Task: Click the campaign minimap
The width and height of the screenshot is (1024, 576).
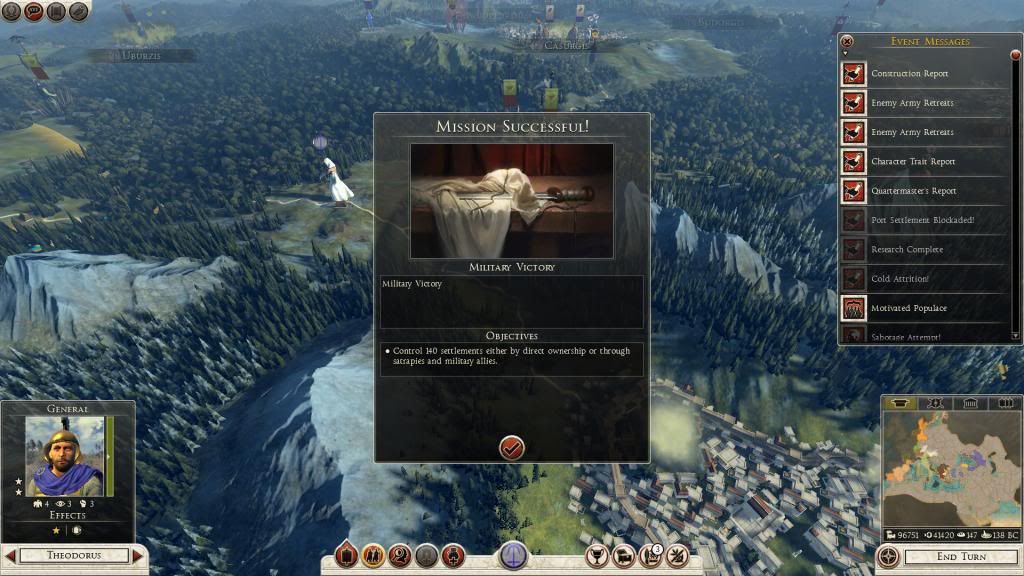Action: pyautogui.click(x=949, y=469)
